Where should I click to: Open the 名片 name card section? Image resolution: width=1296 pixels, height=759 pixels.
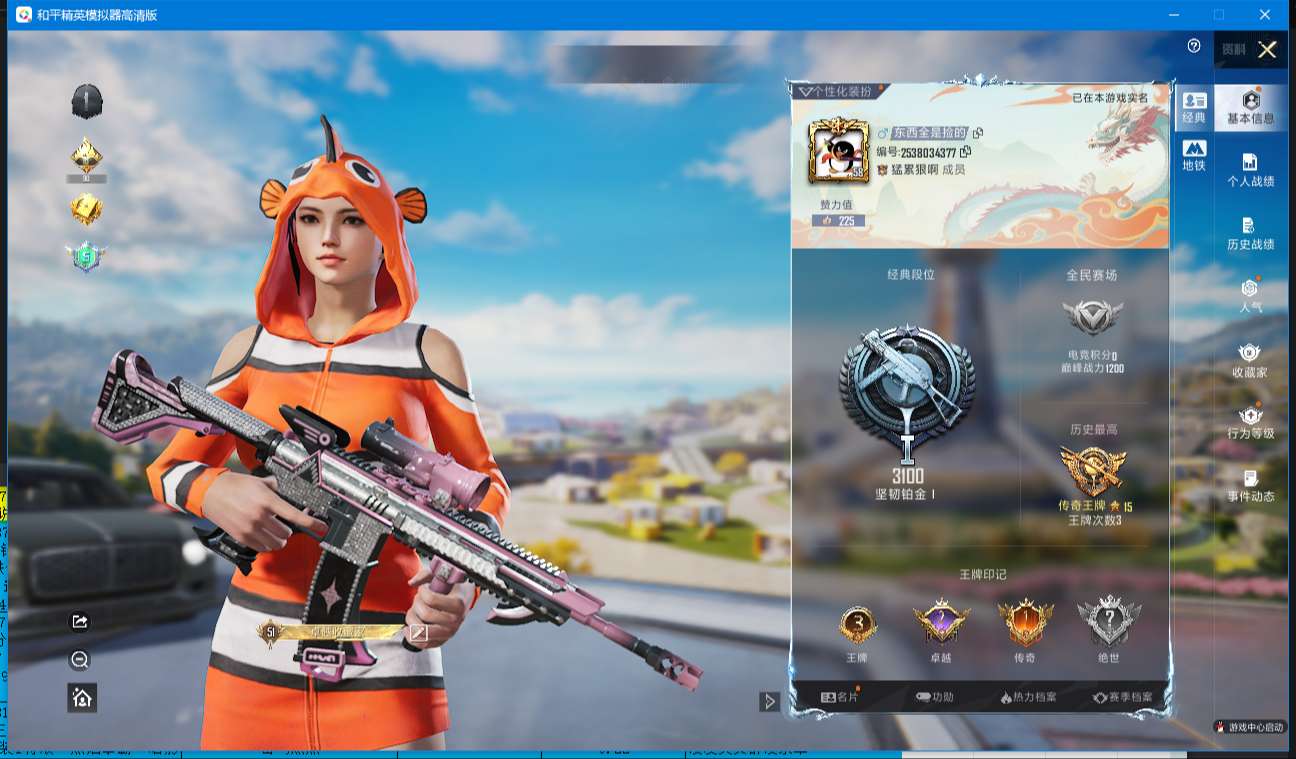click(839, 697)
